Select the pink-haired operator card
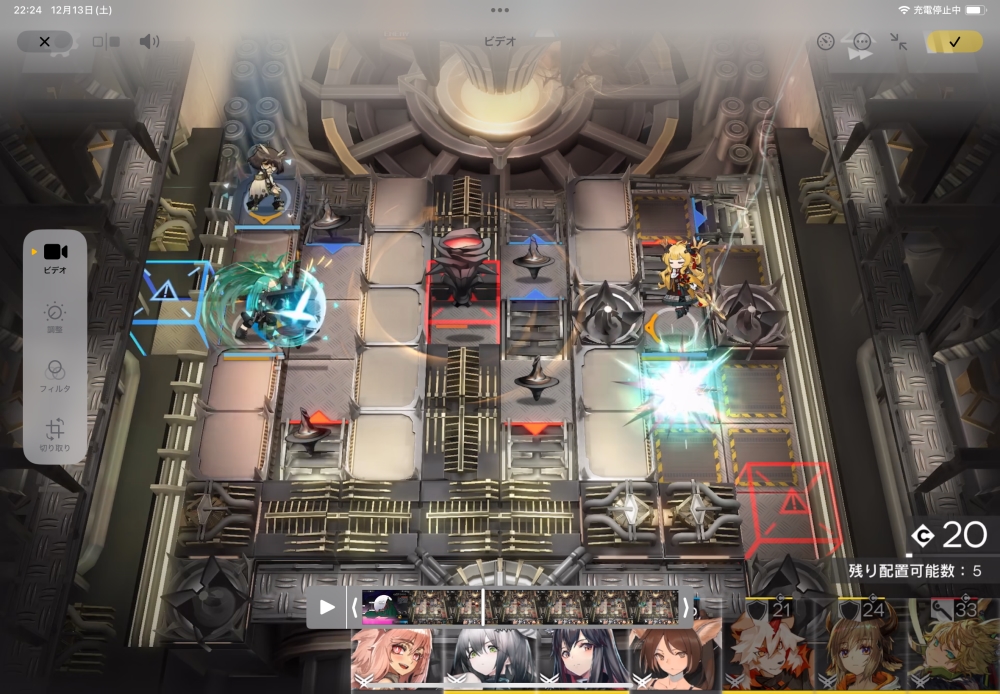 point(393,659)
